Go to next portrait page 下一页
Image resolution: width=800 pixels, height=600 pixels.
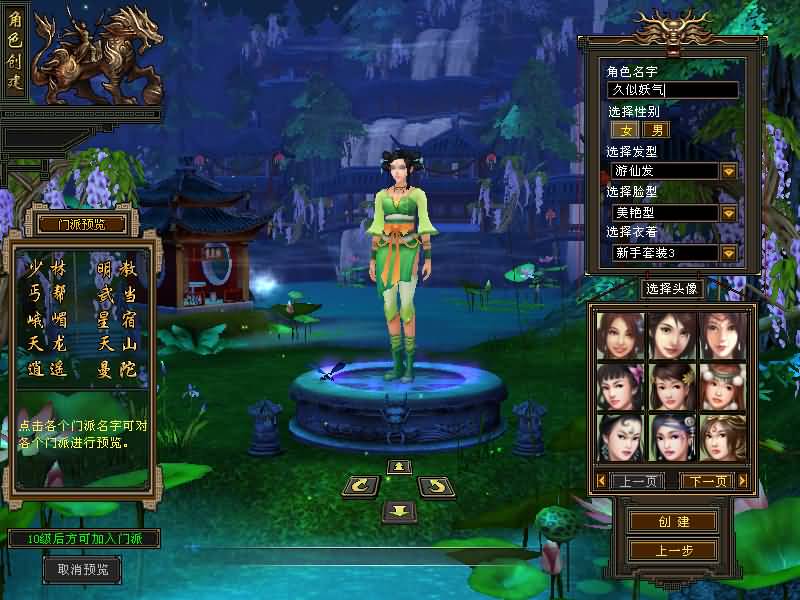coord(708,481)
